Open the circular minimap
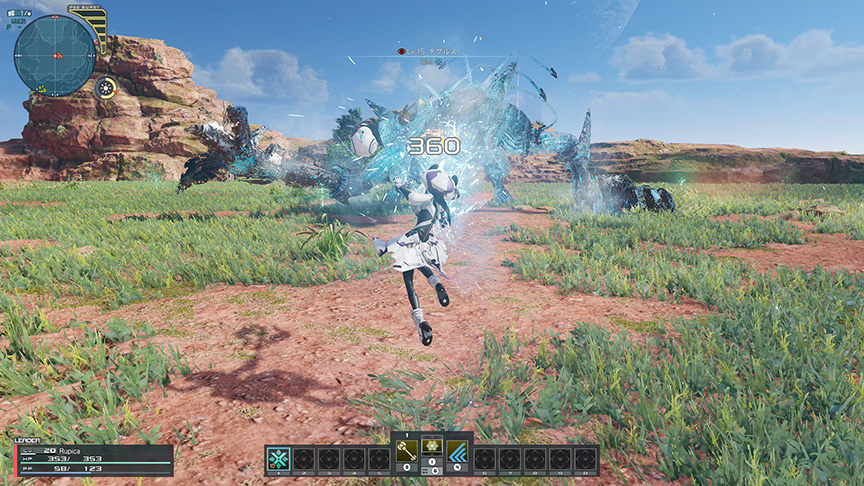864x486 pixels. click(54, 54)
